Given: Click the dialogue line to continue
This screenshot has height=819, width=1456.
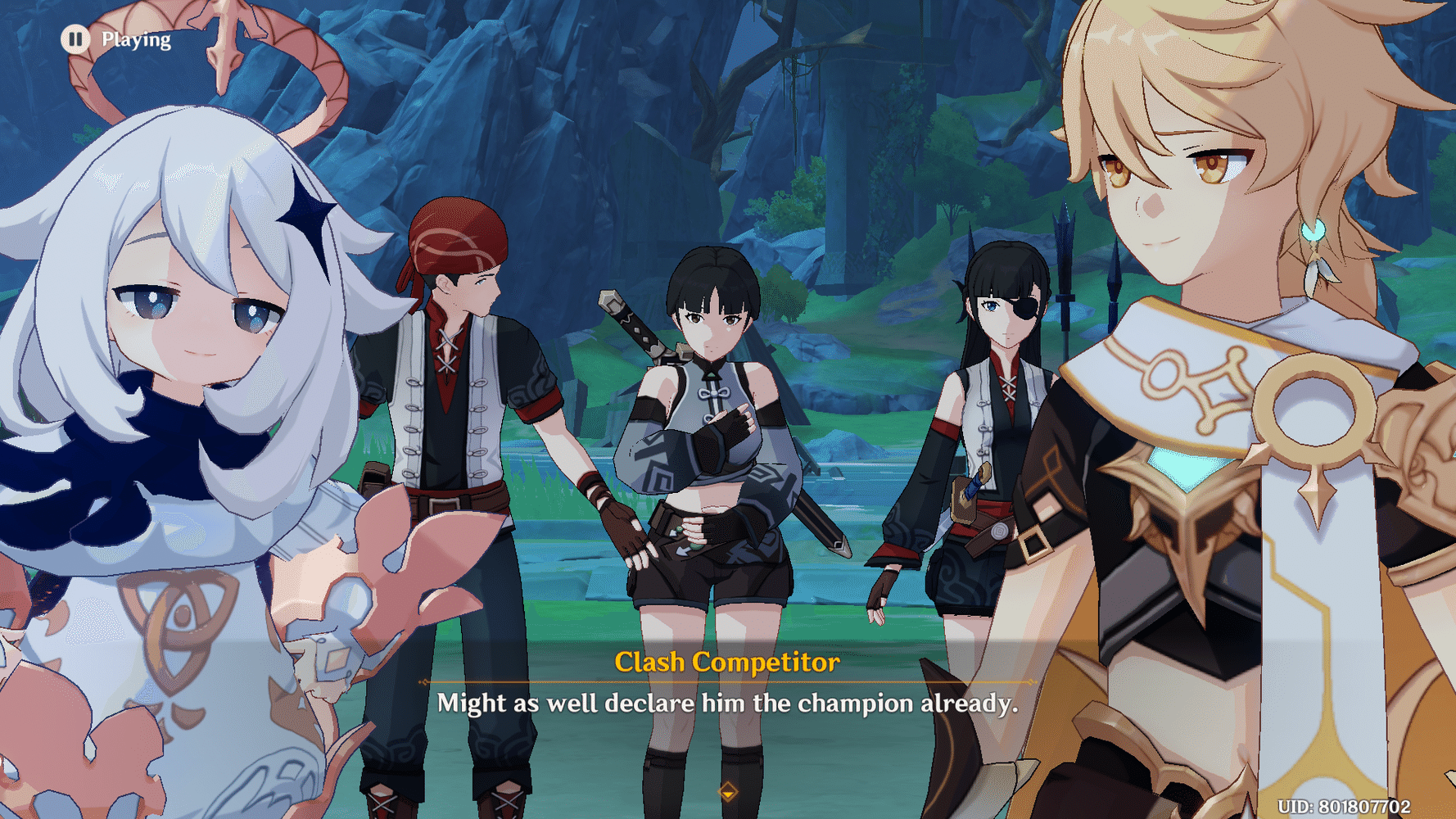Looking at the screenshot, I should [x=727, y=703].
